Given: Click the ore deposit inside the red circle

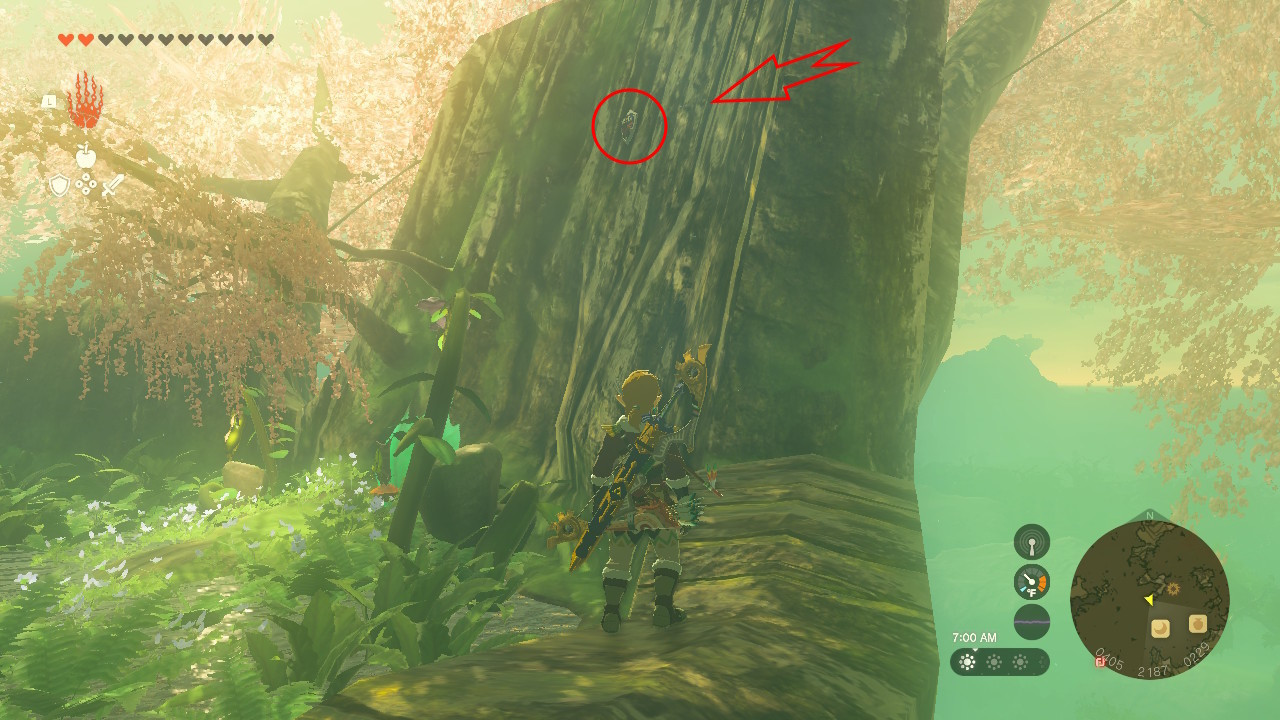Looking at the screenshot, I should click(630, 124).
